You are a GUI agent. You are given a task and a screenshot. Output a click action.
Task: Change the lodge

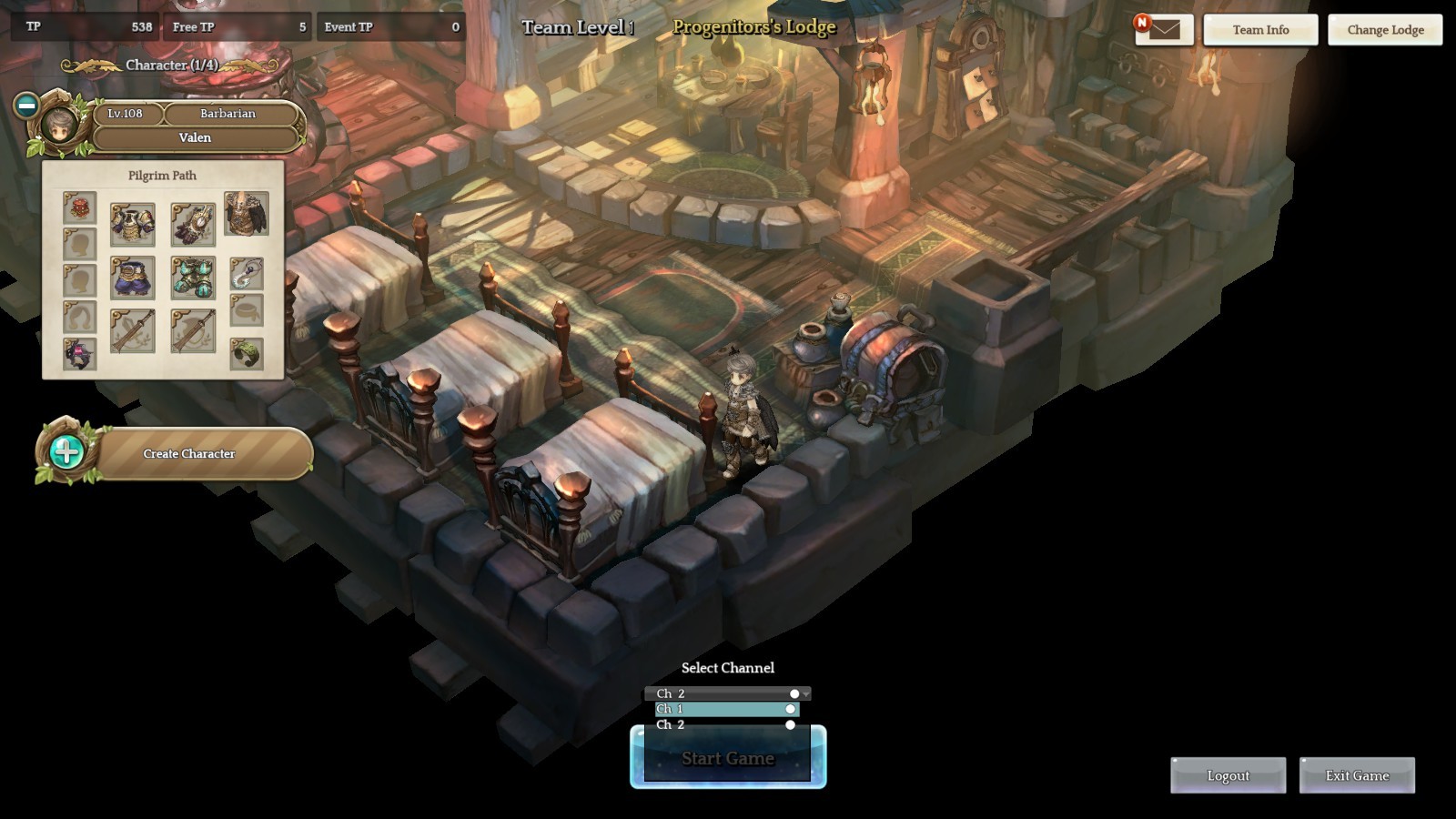(x=1385, y=30)
